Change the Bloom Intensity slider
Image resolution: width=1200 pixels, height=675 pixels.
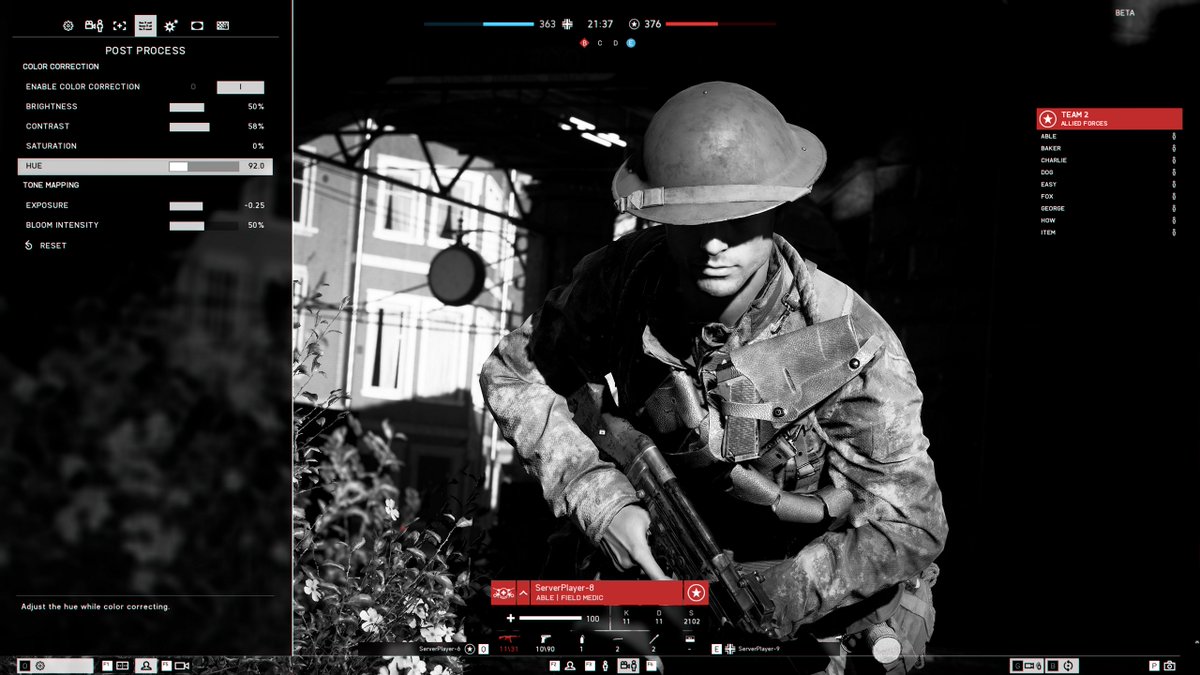point(204,226)
